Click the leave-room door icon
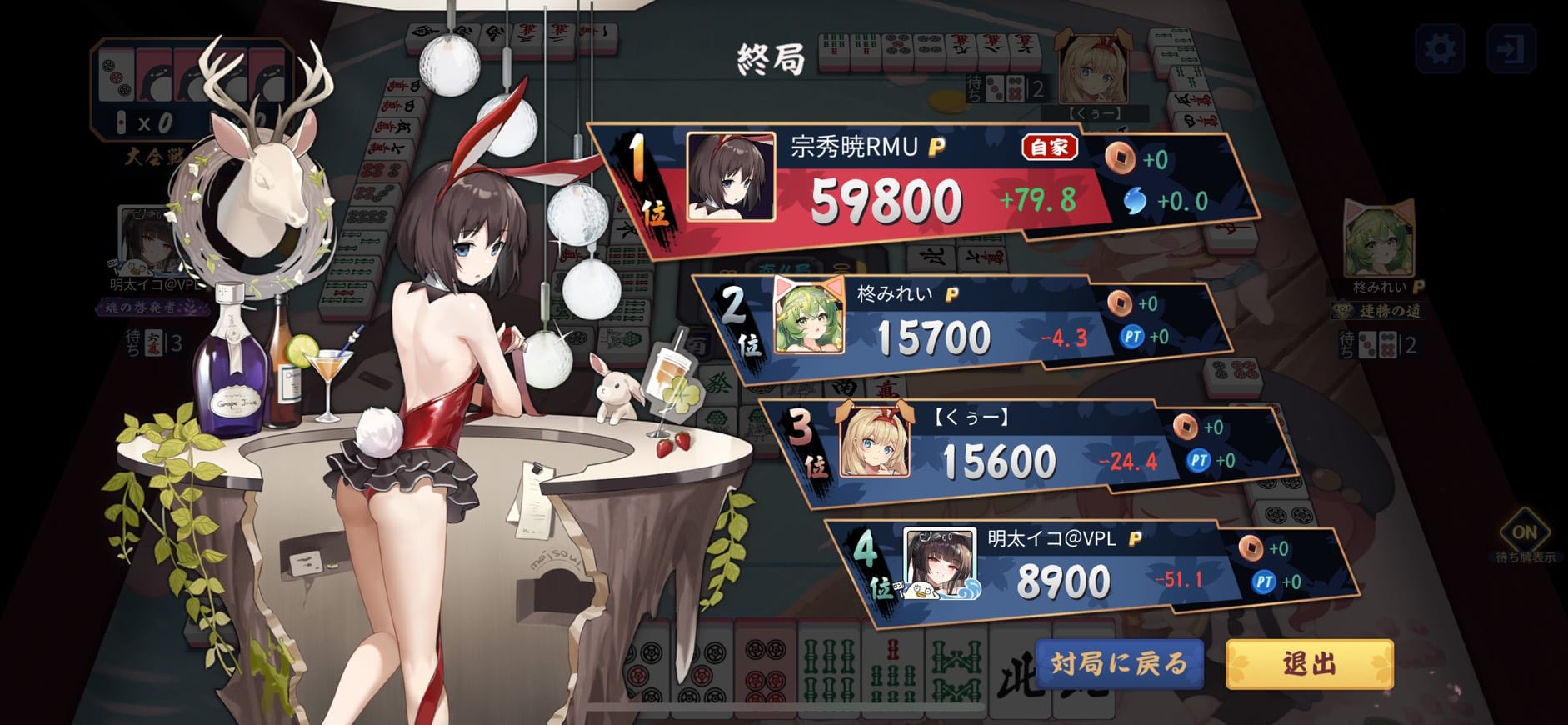 click(1511, 49)
